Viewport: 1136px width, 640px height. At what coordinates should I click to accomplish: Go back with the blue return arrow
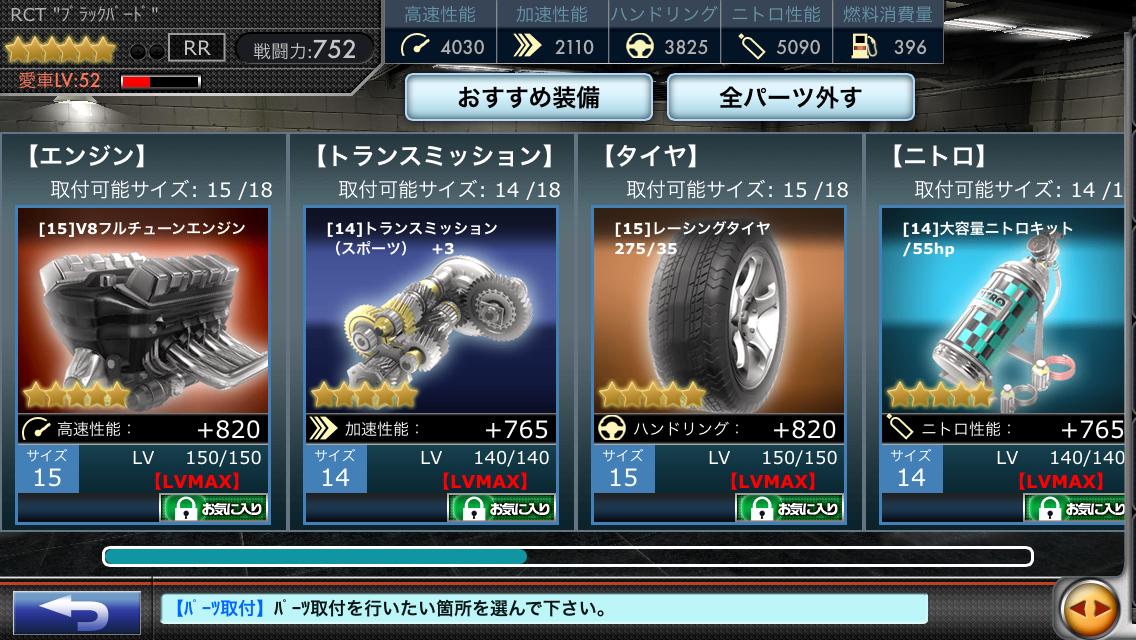pyautogui.click(x=76, y=611)
